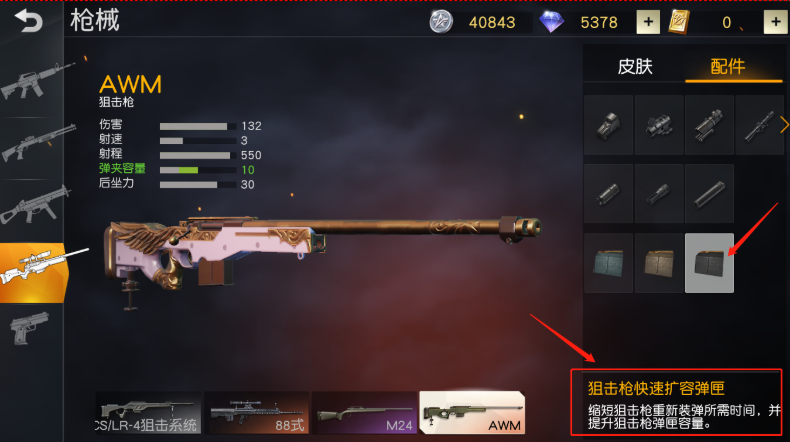790x442 pixels.
Task: Equip the holographic sight attachment
Action: (x=608, y=125)
